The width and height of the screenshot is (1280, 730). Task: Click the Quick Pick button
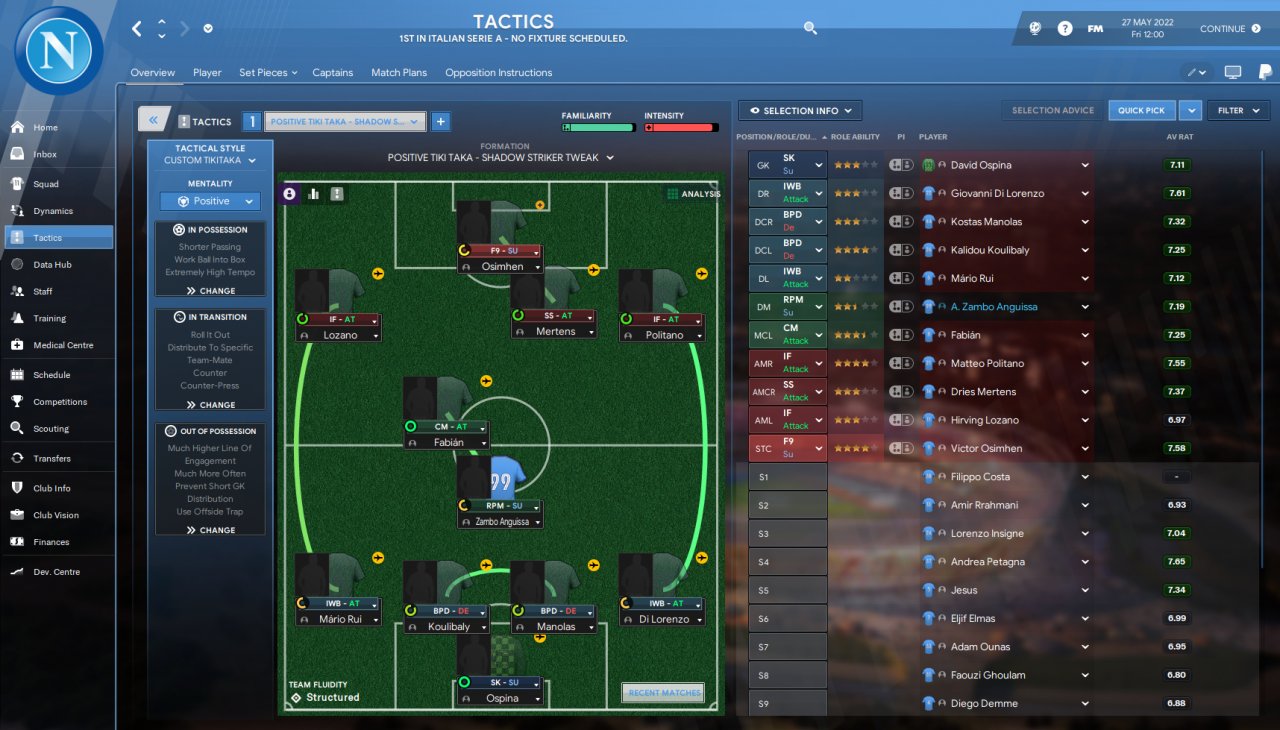coord(1141,111)
